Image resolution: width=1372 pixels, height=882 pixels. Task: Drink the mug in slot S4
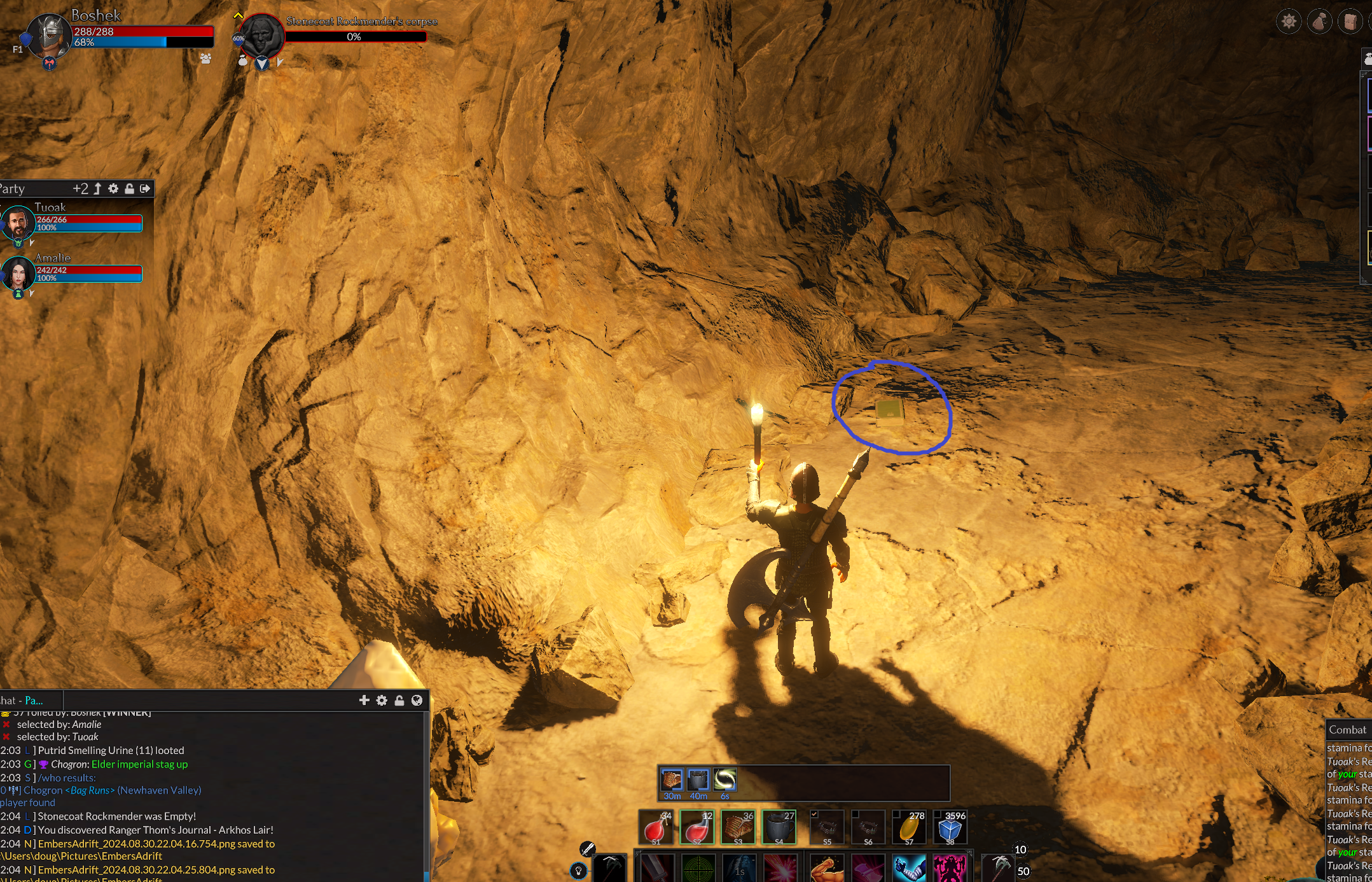click(779, 827)
